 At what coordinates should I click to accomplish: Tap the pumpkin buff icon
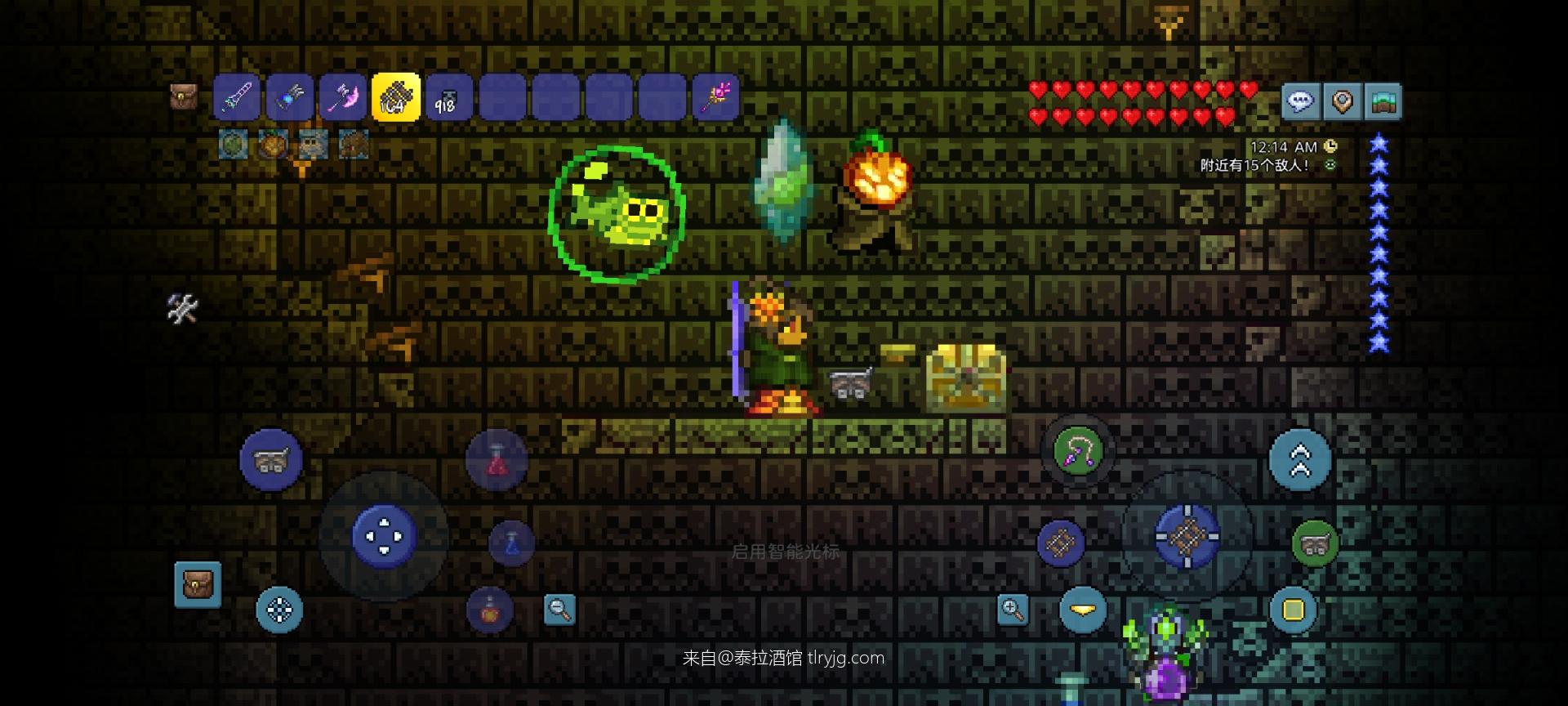274,145
